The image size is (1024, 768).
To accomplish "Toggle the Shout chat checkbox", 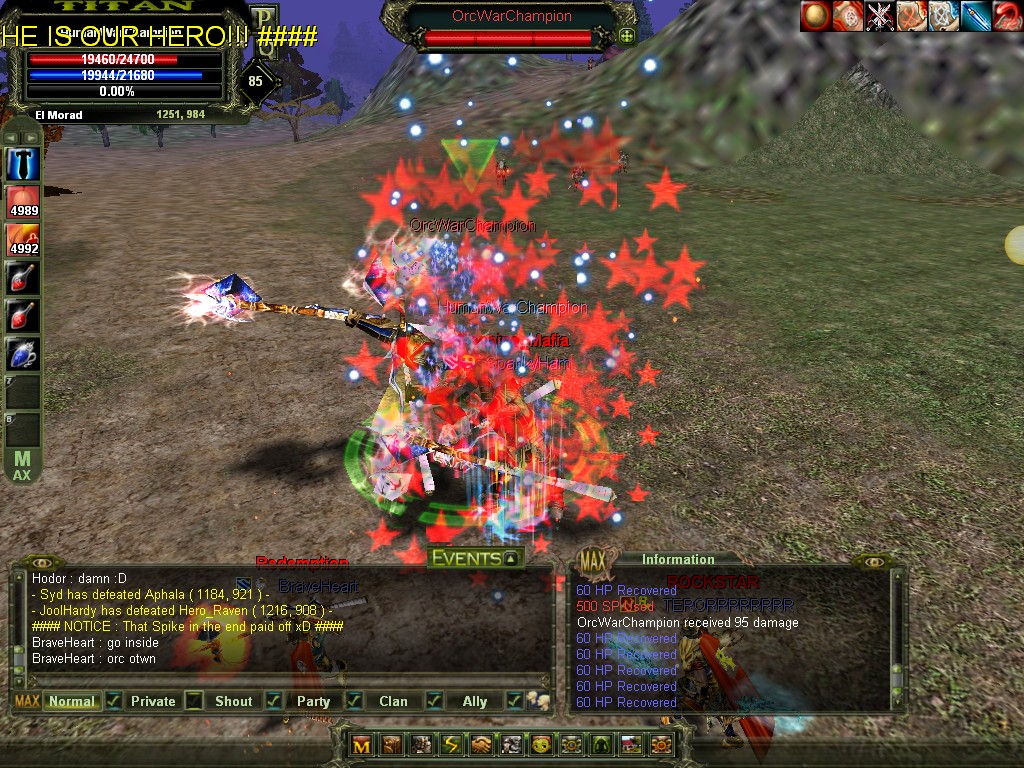I will pyautogui.click(x=273, y=701).
